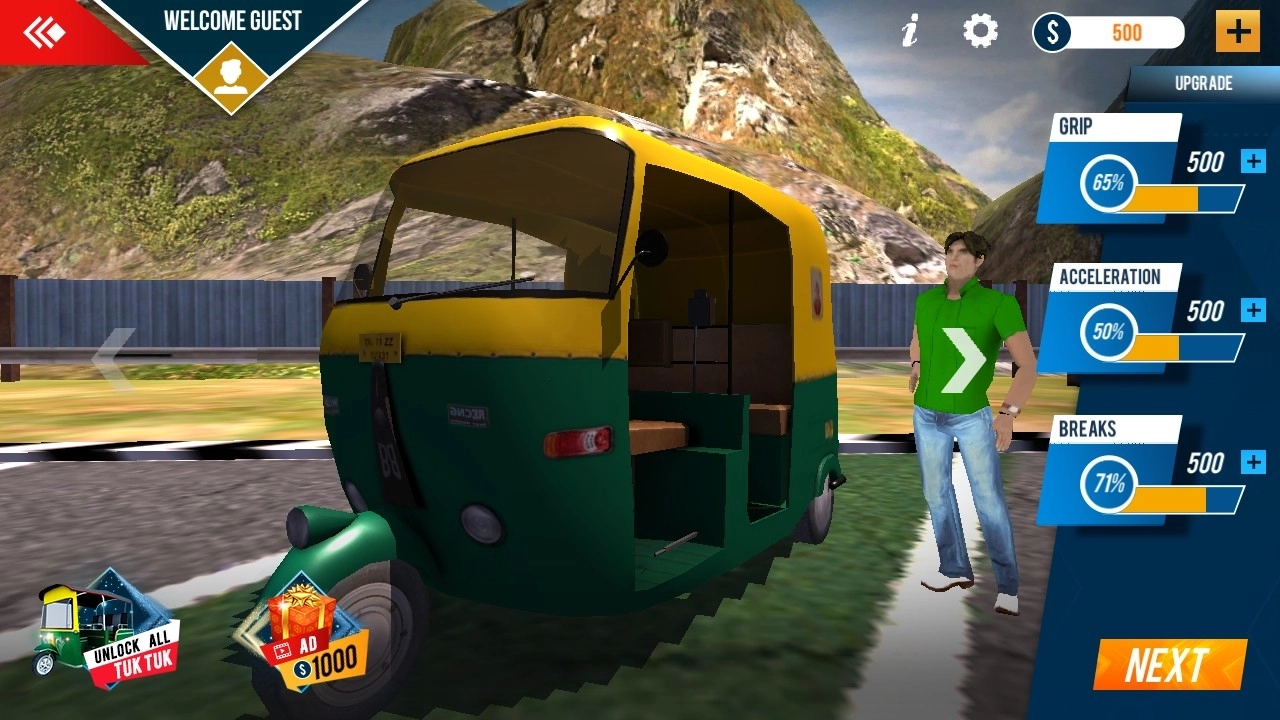Select the next tuk tuk arrow
Screen dimensions: 1280x720
[963, 359]
